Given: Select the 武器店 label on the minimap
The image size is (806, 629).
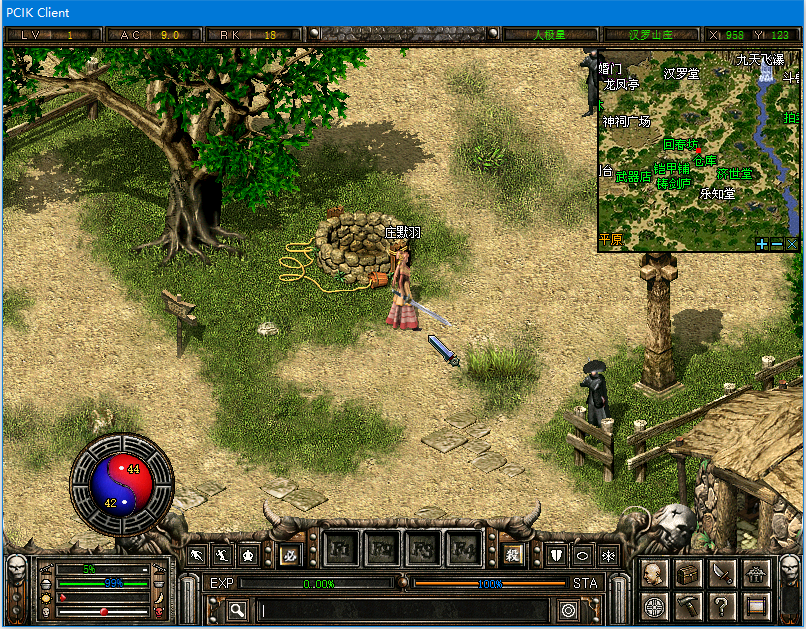Looking at the screenshot, I should [x=633, y=176].
